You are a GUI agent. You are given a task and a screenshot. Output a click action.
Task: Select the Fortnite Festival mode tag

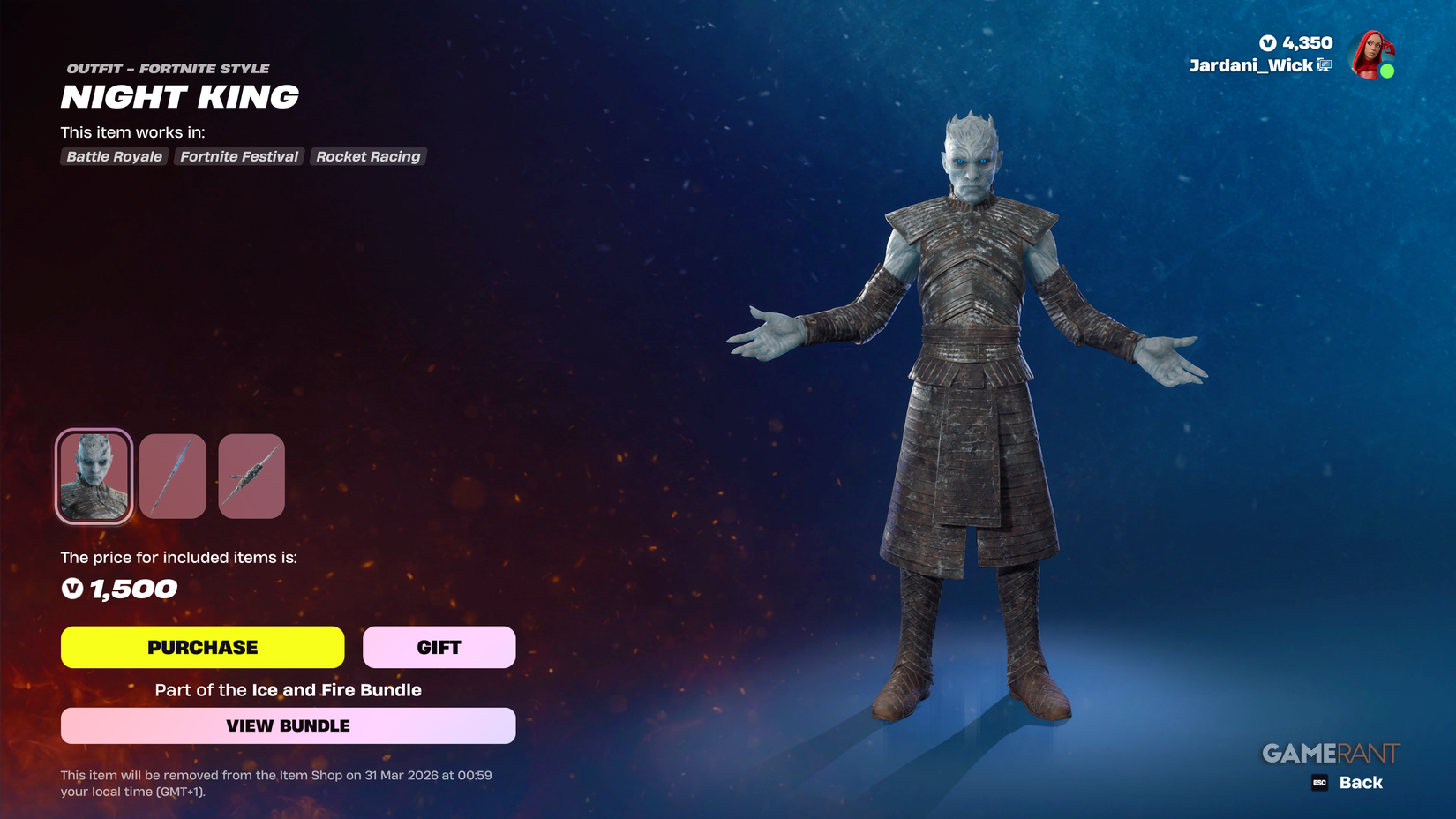pos(238,156)
